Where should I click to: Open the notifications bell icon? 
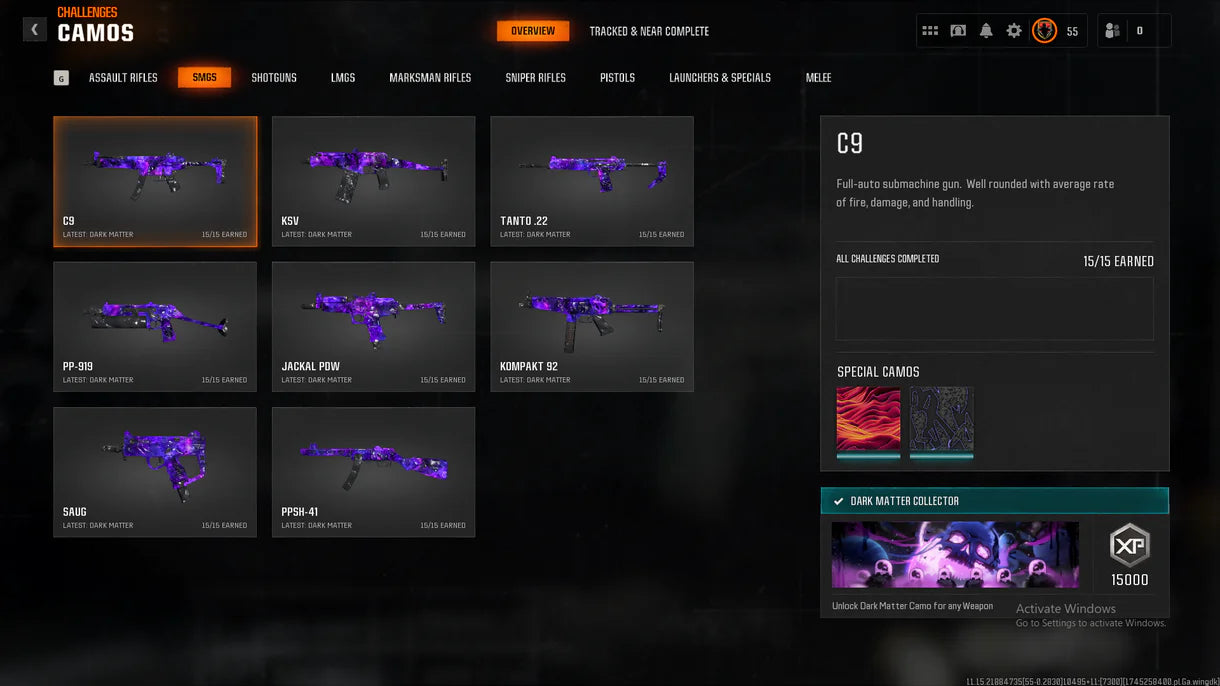[x=986, y=31]
